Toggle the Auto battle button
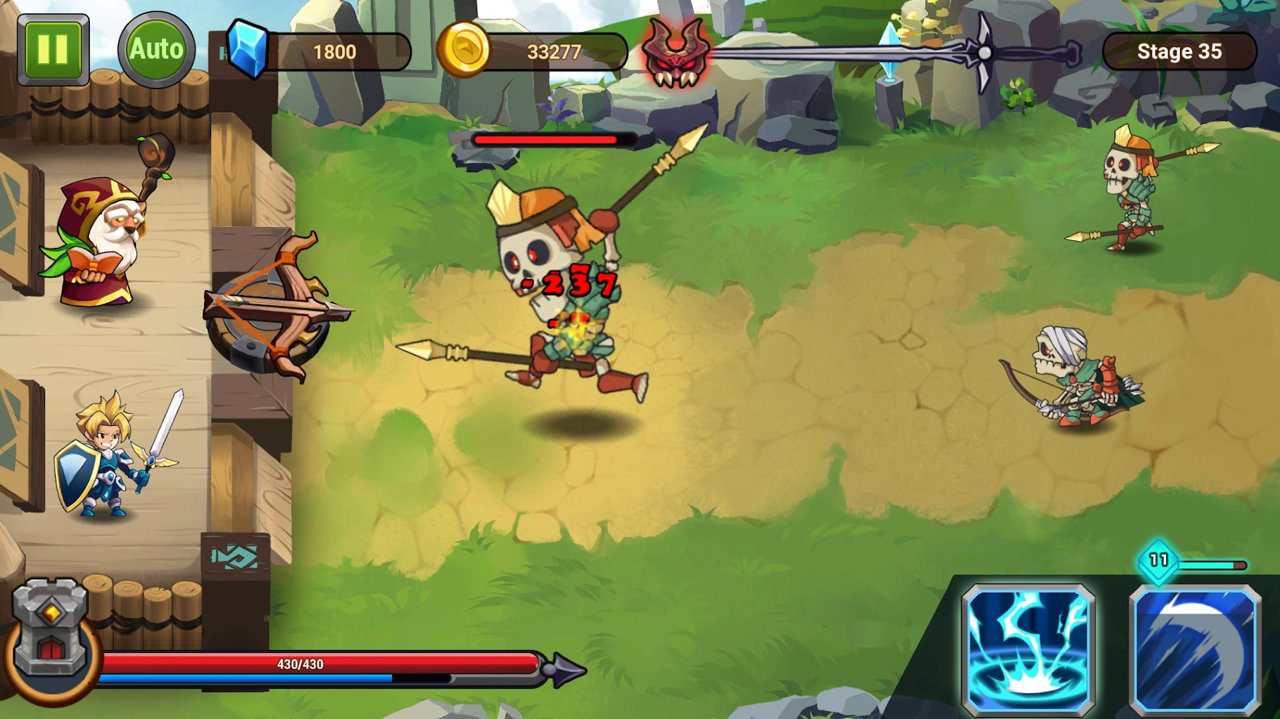Image resolution: width=1280 pixels, height=719 pixels. [157, 50]
